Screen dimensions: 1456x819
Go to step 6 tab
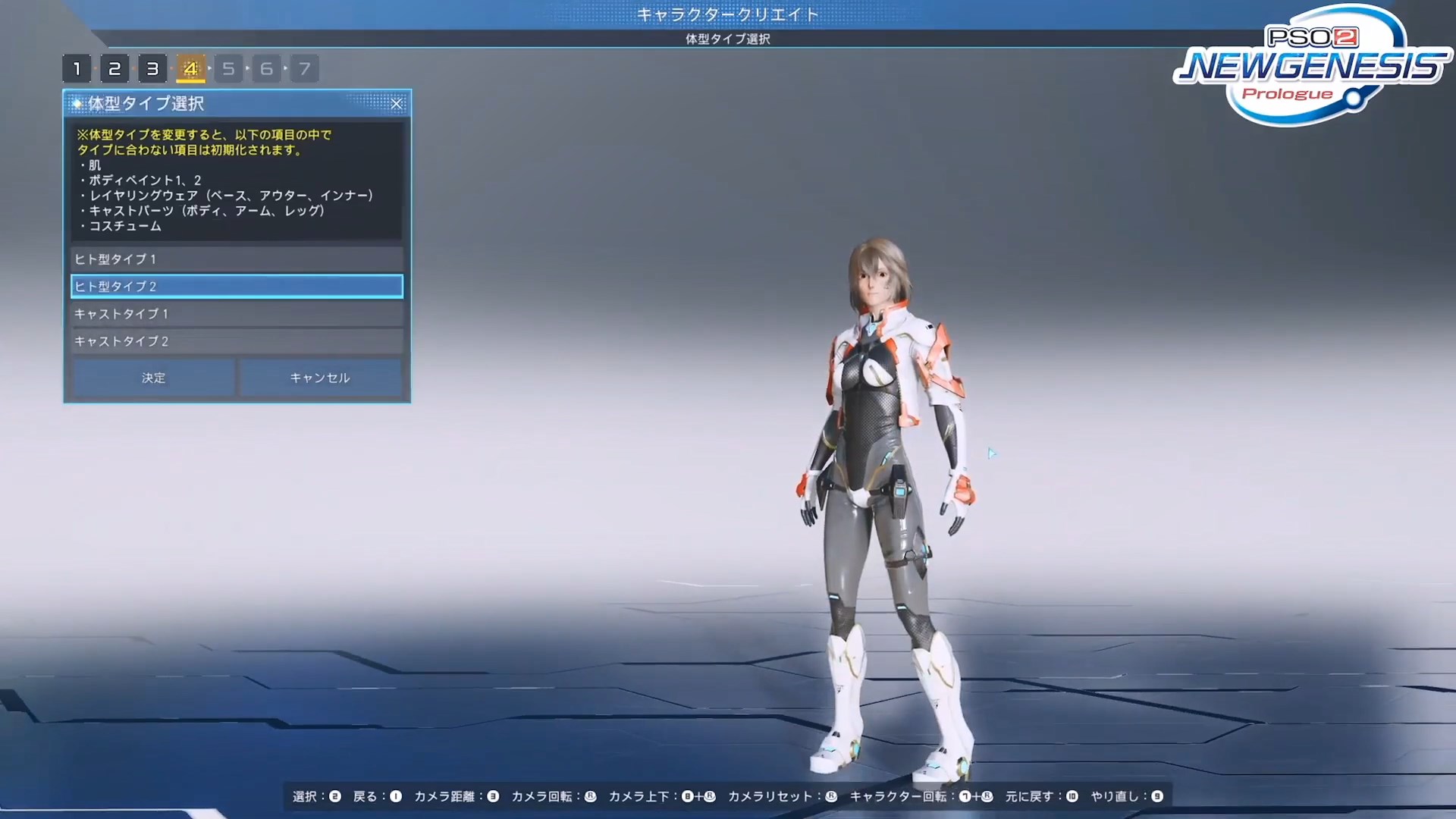266,69
